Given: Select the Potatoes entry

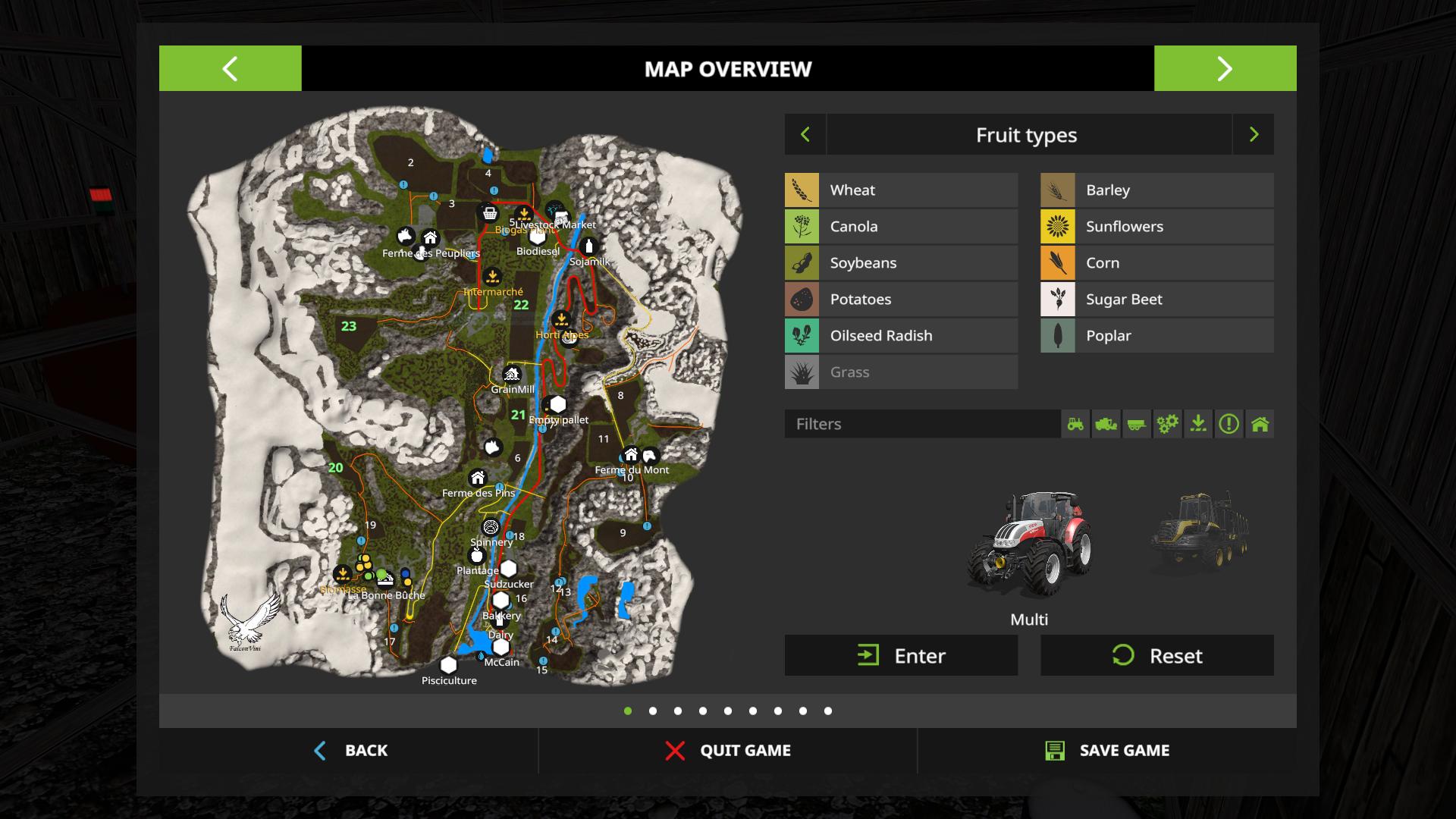Looking at the screenshot, I should coord(901,300).
